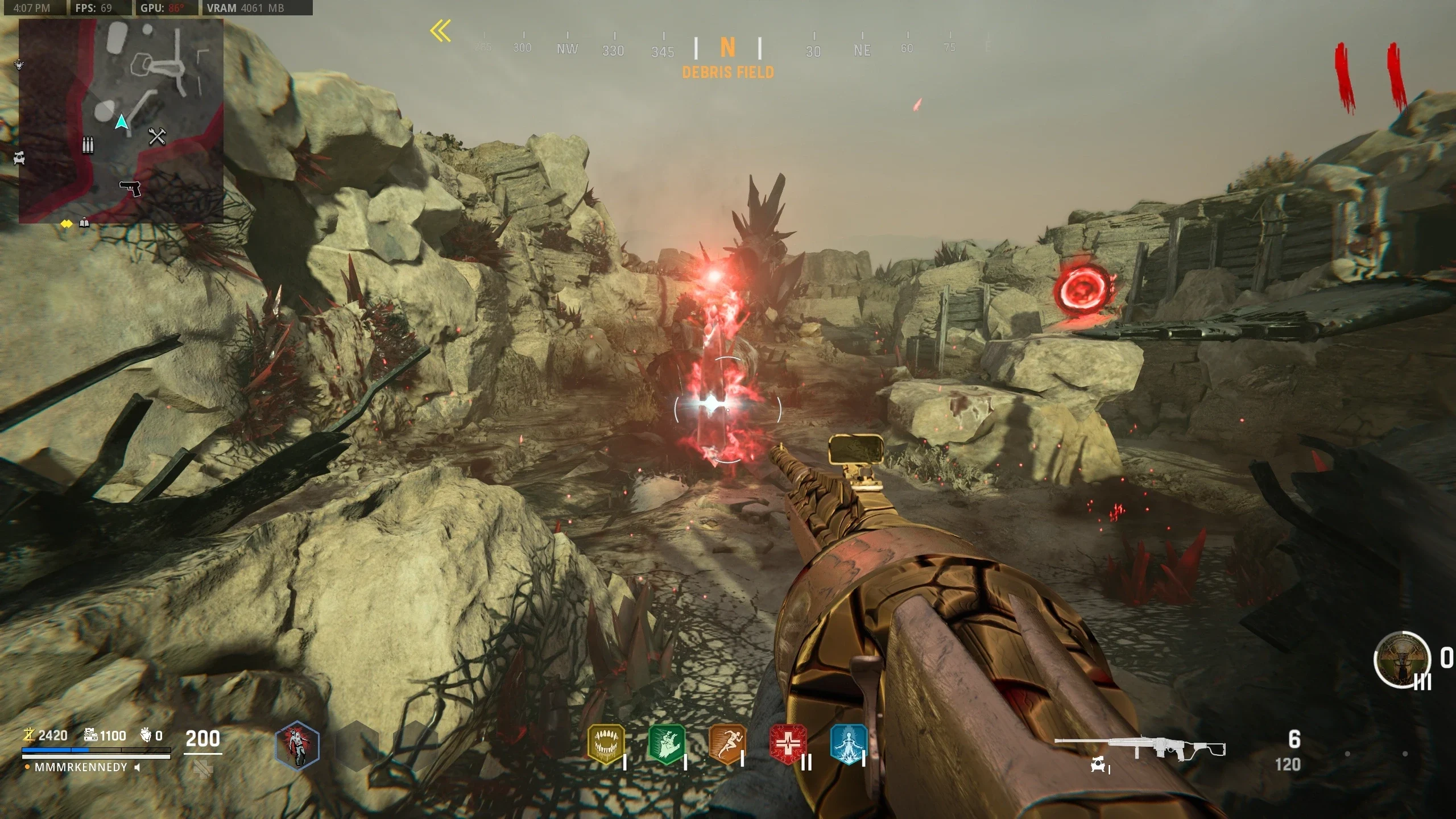
Task: Click the minimap in the corner
Action: [121, 121]
